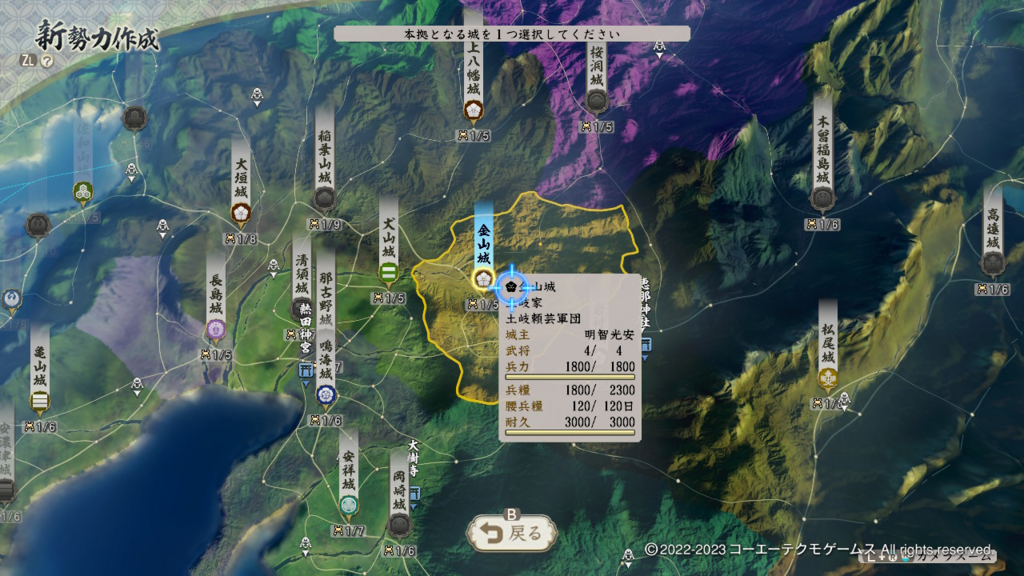Choose Nagashima Castle (長島城) marker

tap(215, 328)
